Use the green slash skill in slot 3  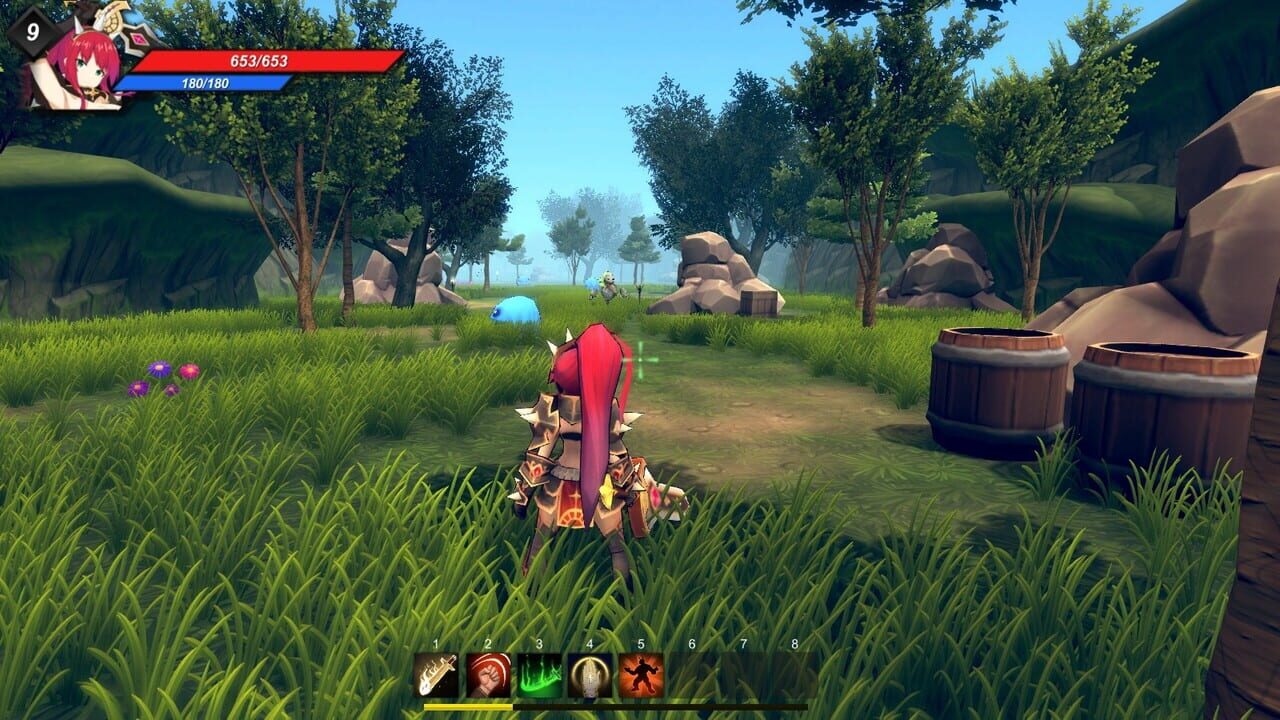[540, 675]
